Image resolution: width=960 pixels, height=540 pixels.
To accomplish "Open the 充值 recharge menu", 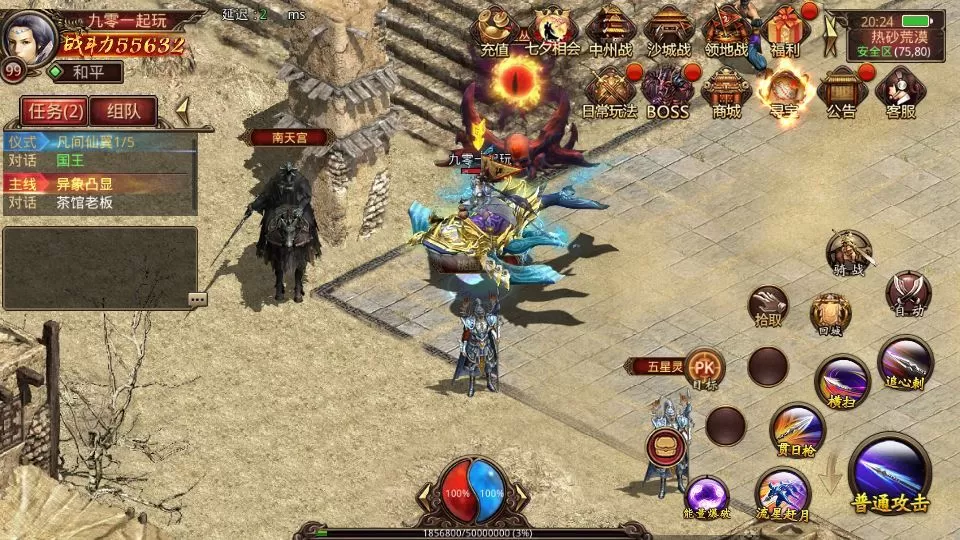I will coord(494,32).
